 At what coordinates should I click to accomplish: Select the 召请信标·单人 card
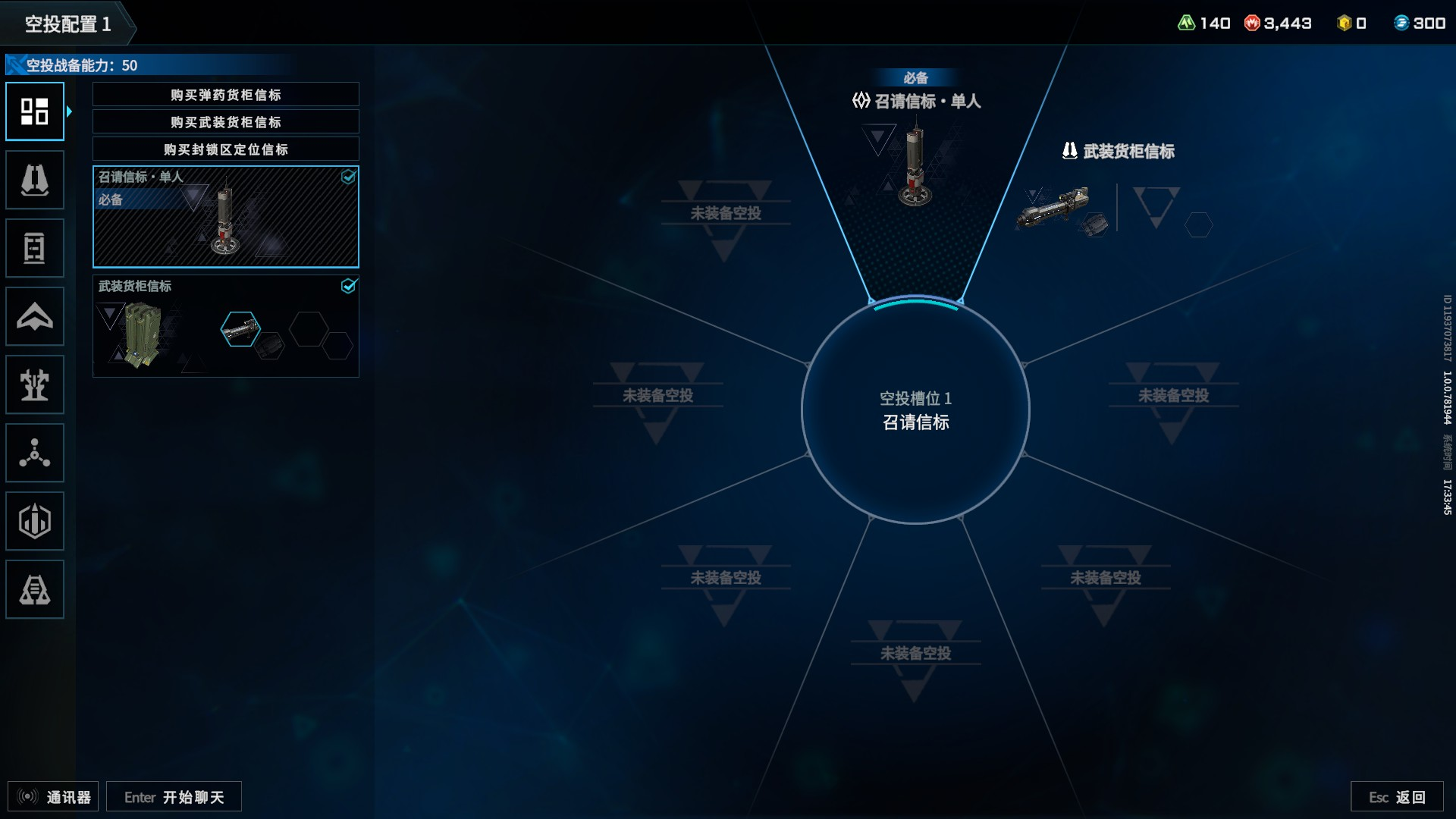[x=225, y=217]
